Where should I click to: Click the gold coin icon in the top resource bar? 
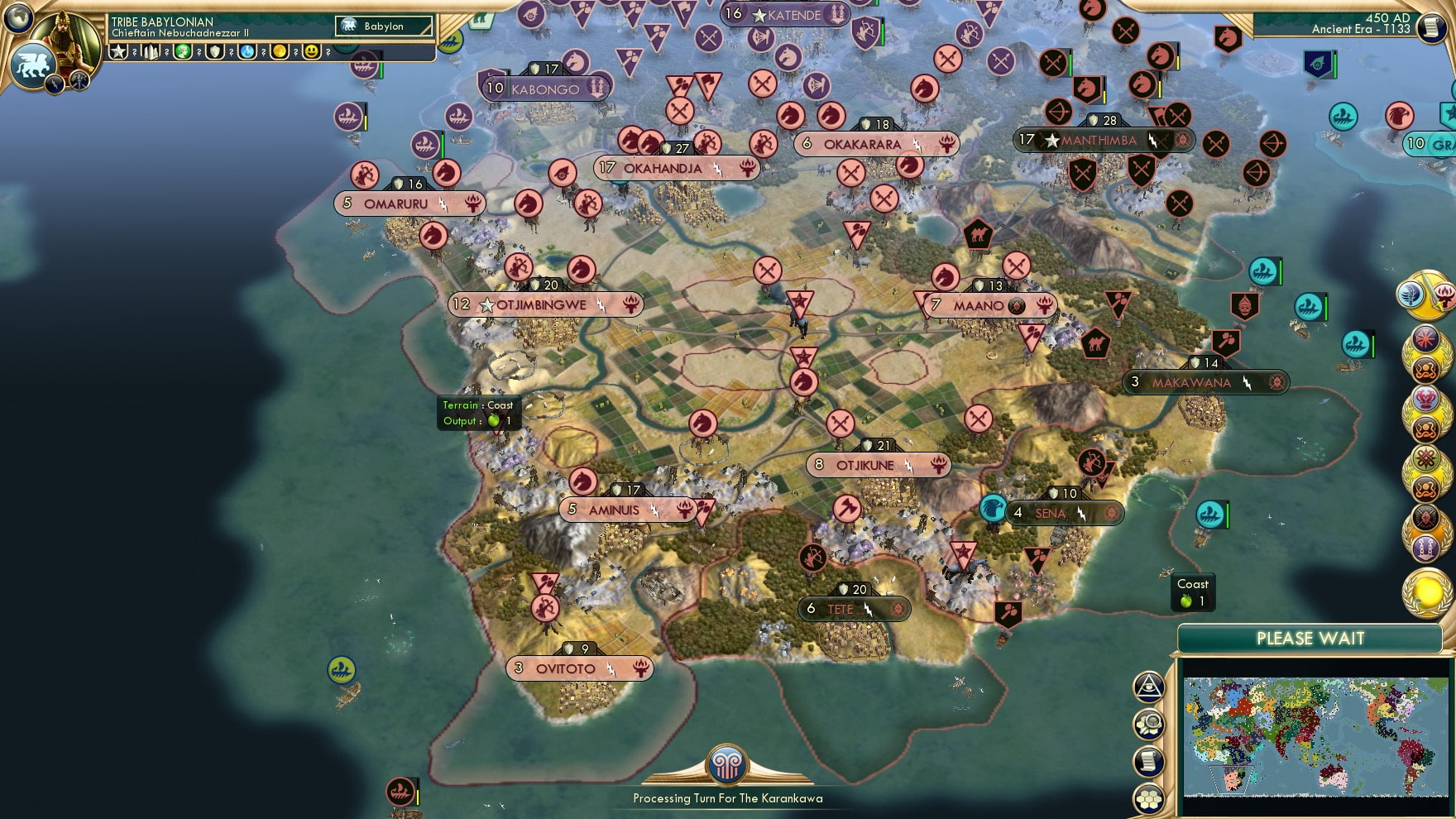pyautogui.click(x=279, y=51)
